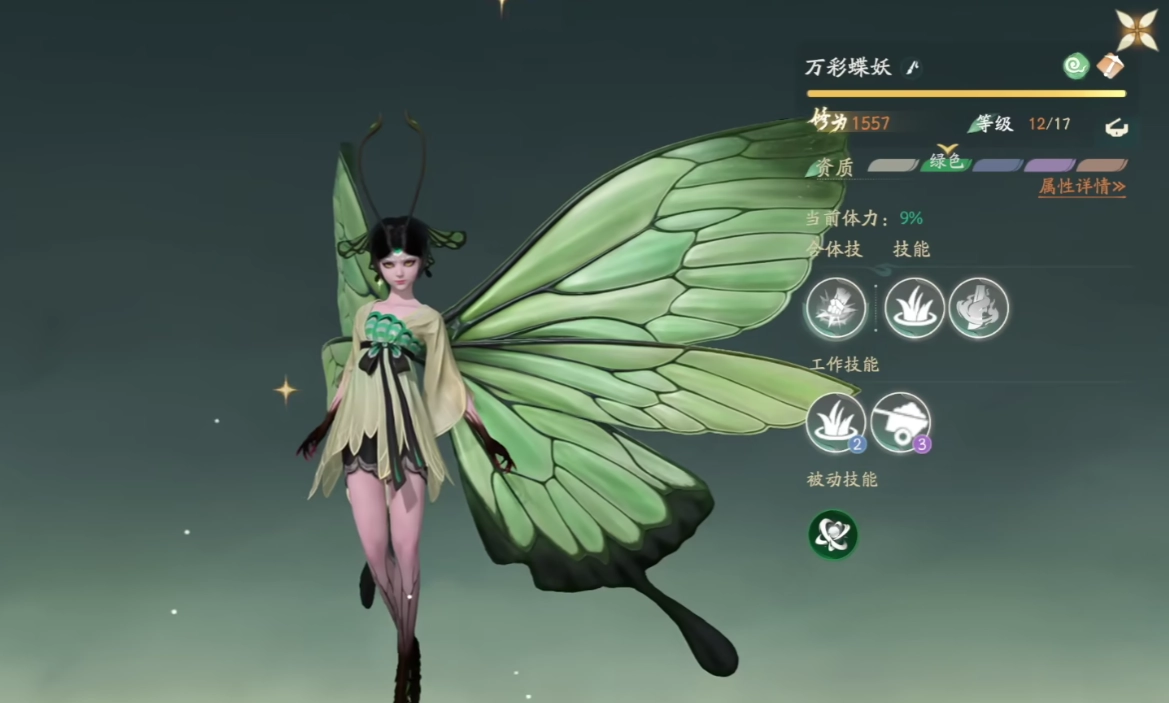The width and height of the screenshot is (1169, 703).
Task: Click the orange pickaxe icon
Action: tap(1110, 66)
